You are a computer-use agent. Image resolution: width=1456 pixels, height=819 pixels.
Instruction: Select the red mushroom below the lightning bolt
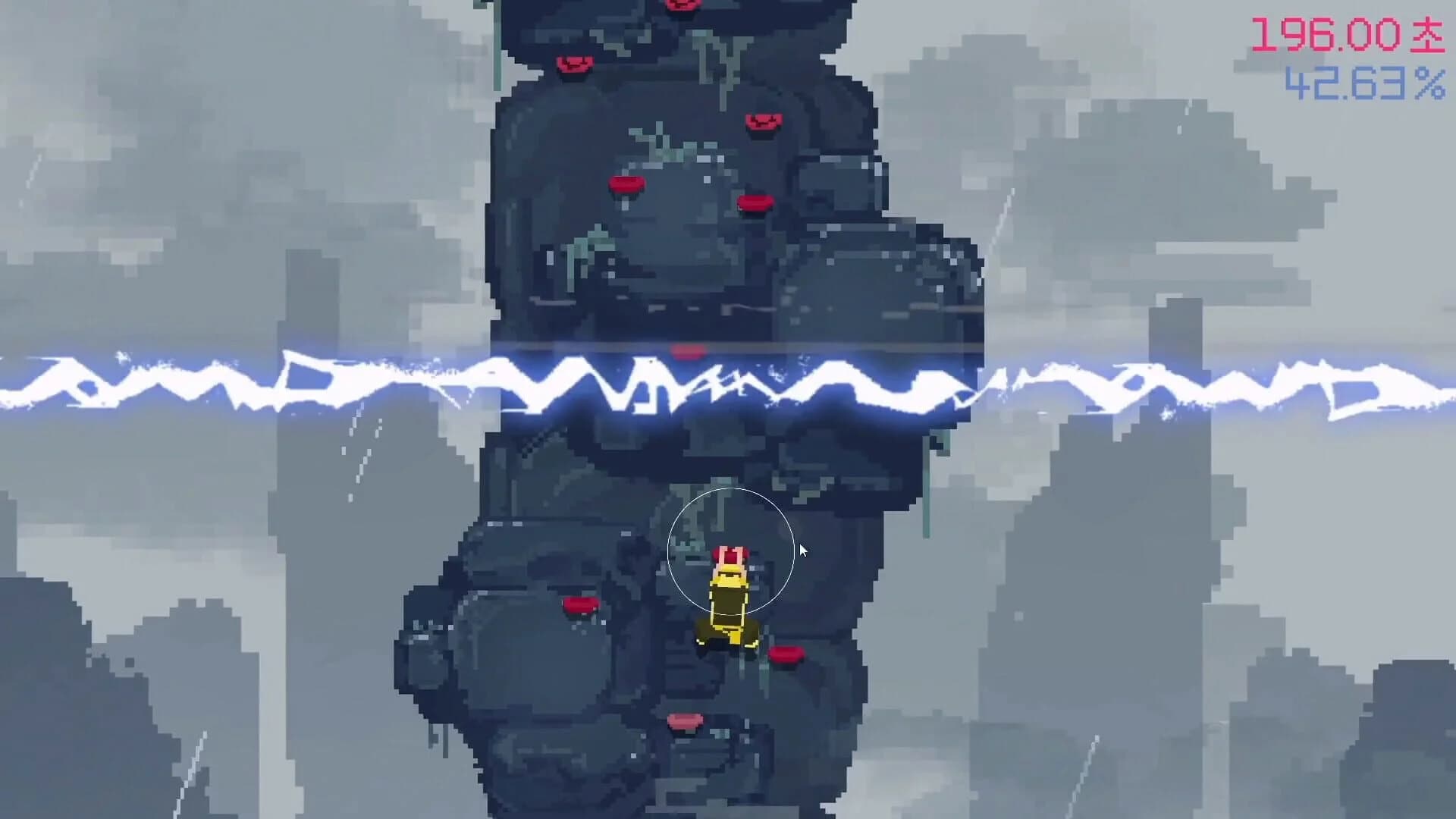(686, 352)
